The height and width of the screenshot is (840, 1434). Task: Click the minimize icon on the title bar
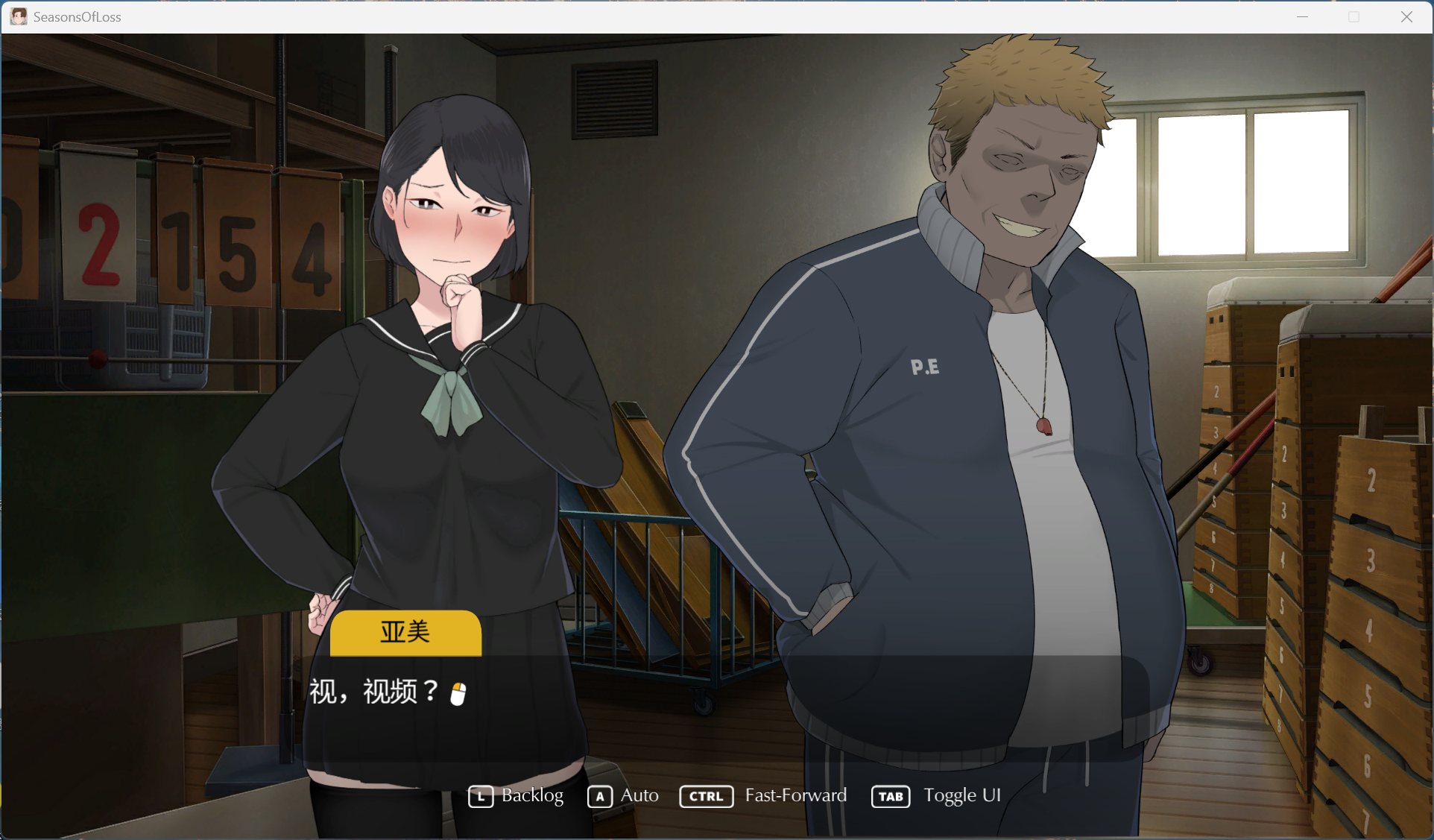(1301, 16)
